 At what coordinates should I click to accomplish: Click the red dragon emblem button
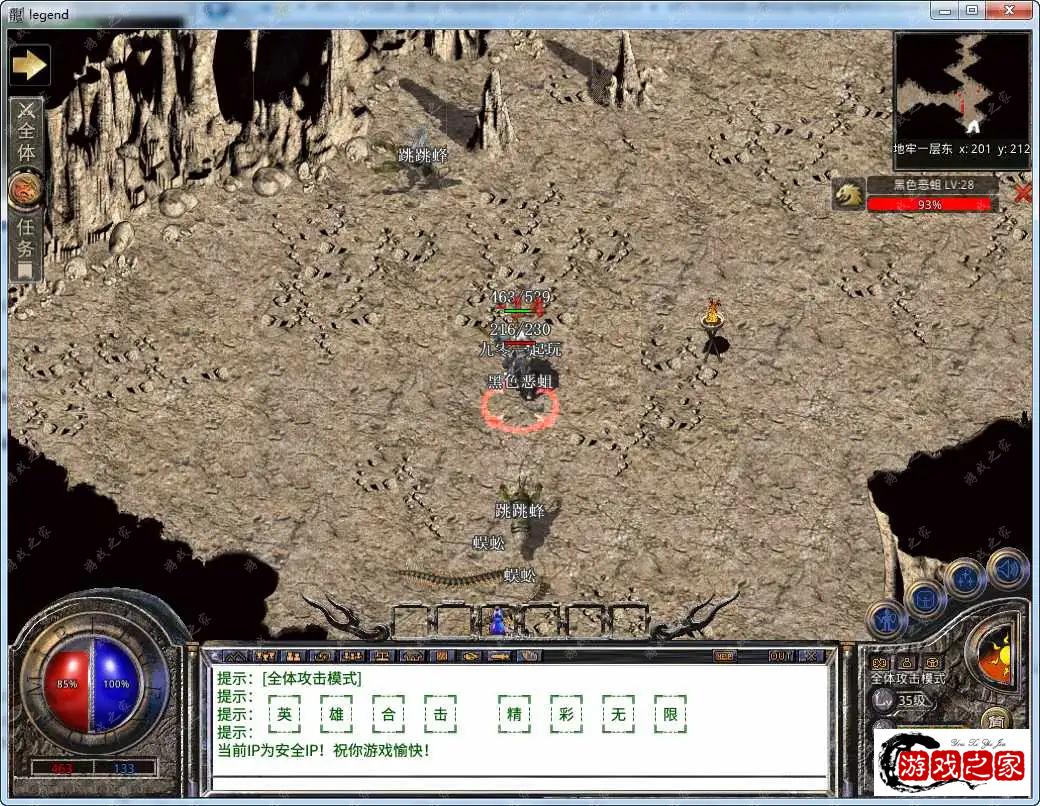(24, 190)
